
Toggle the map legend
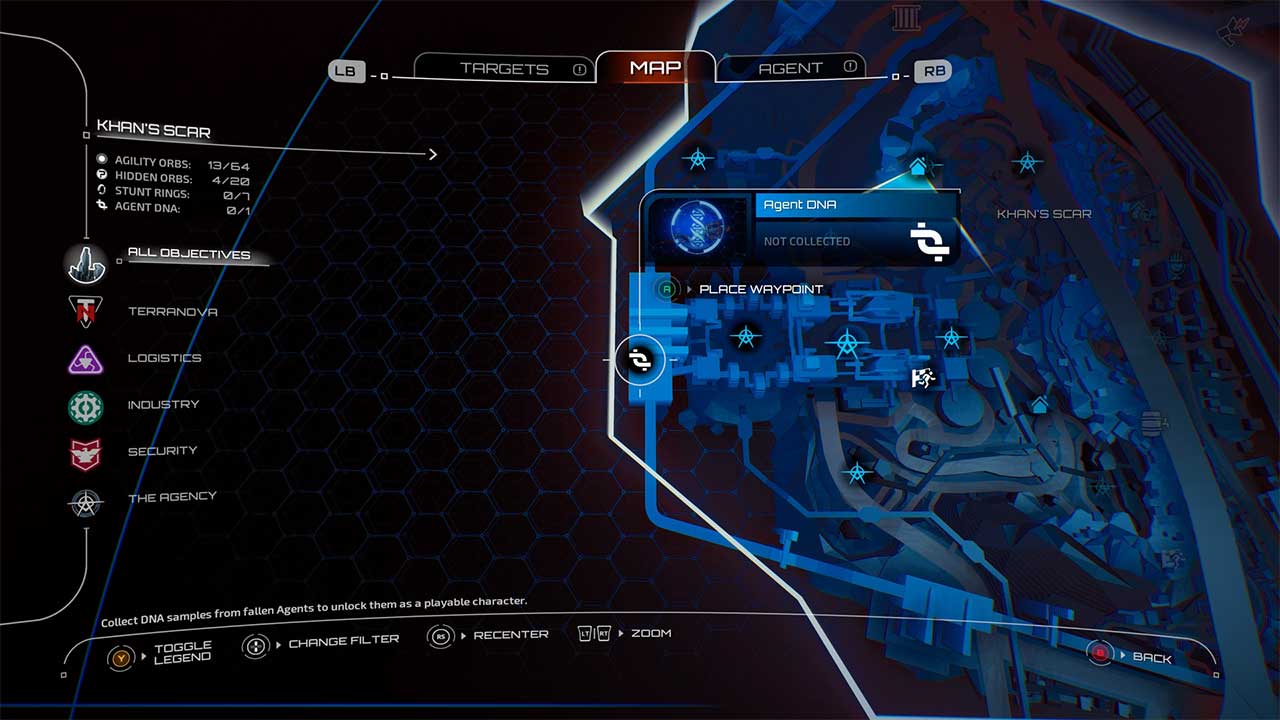pyautogui.click(x=120, y=657)
